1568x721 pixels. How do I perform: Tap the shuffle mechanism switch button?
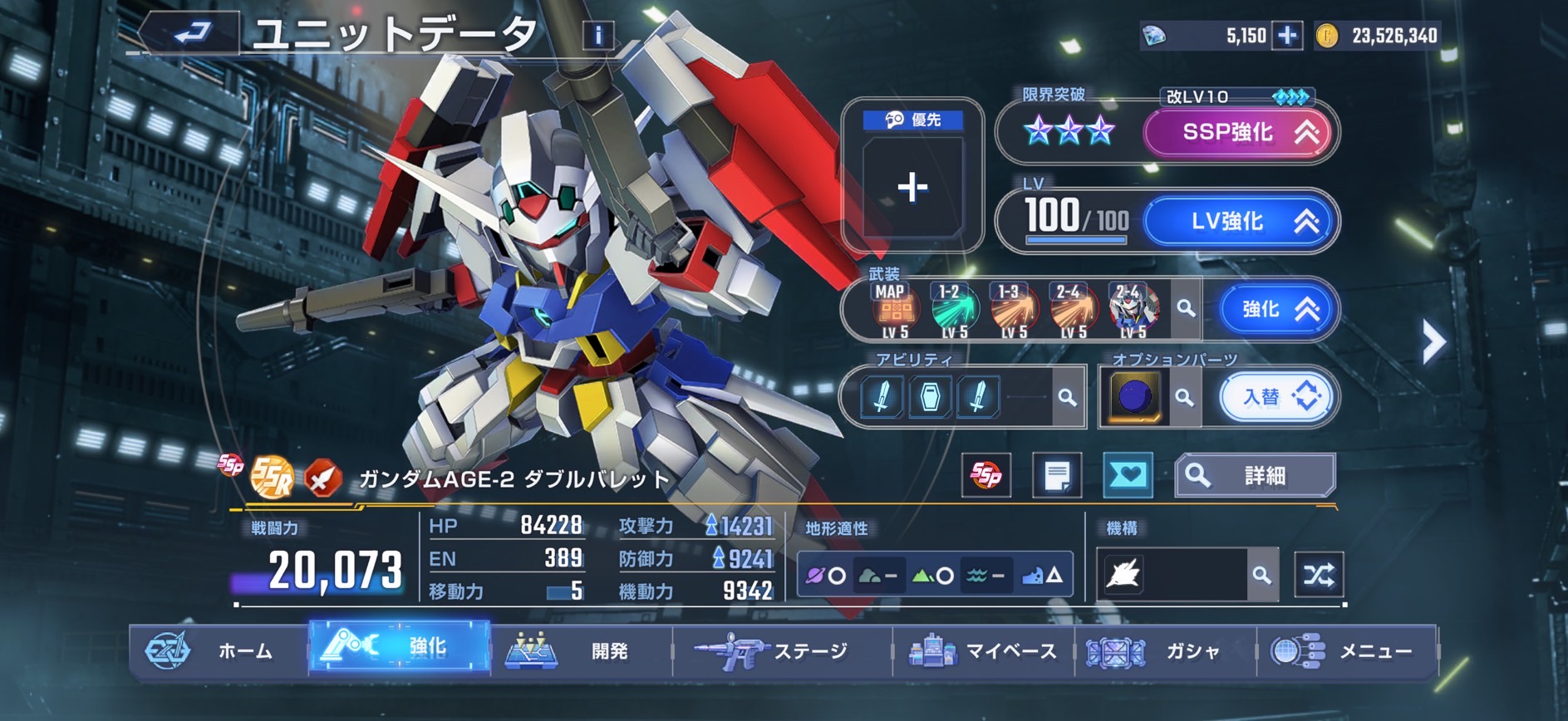(x=1318, y=574)
